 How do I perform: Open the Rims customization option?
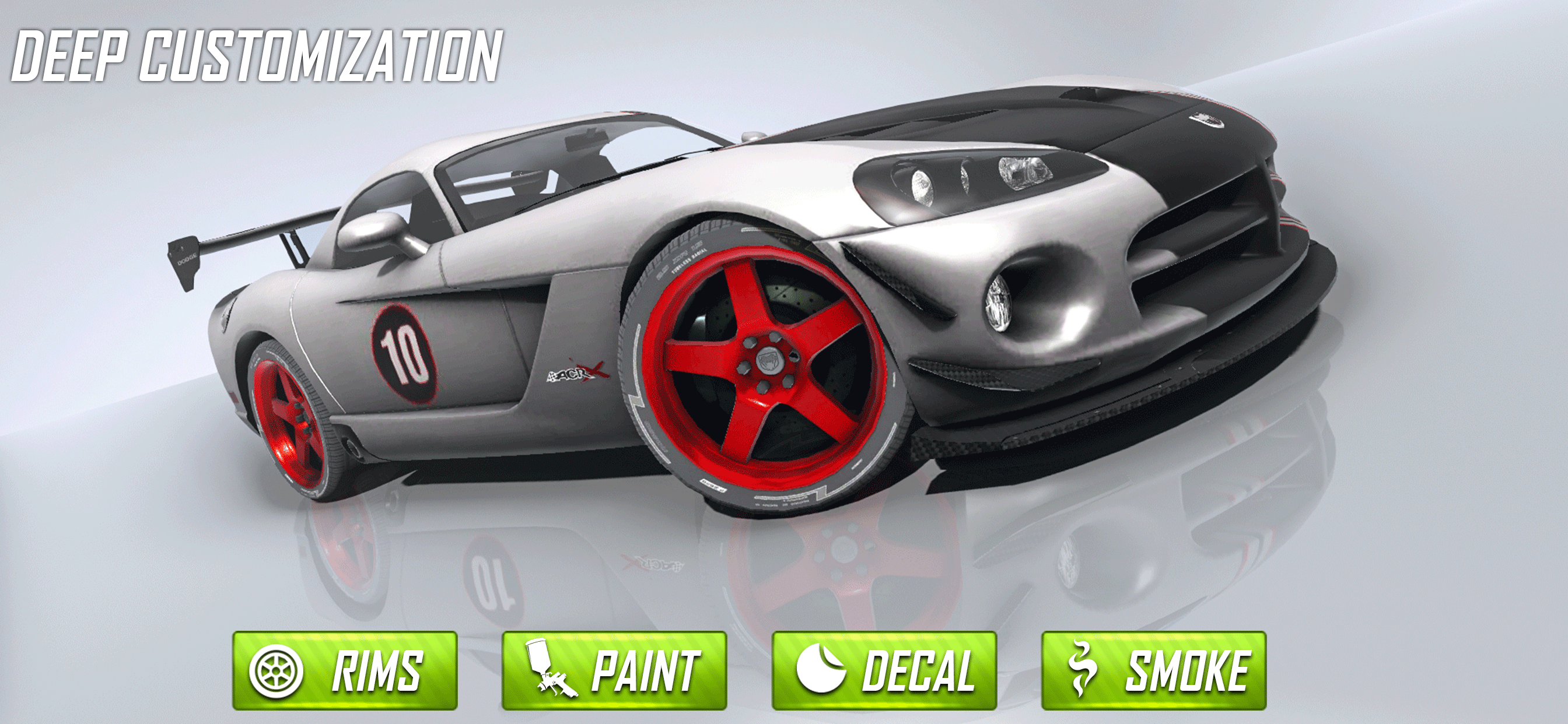(x=345, y=669)
